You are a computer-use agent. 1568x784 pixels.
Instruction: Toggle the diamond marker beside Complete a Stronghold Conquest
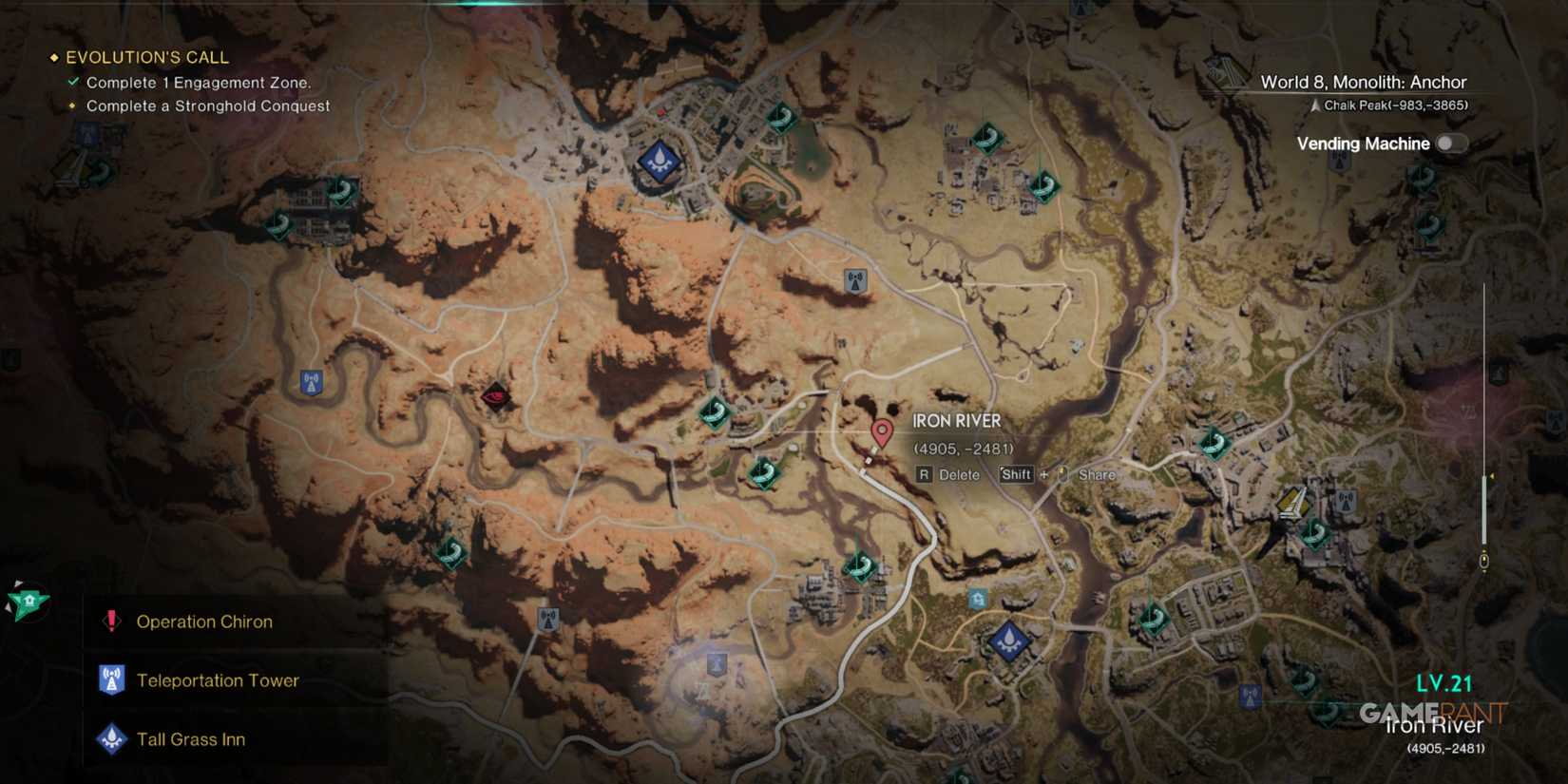[x=73, y=105]
